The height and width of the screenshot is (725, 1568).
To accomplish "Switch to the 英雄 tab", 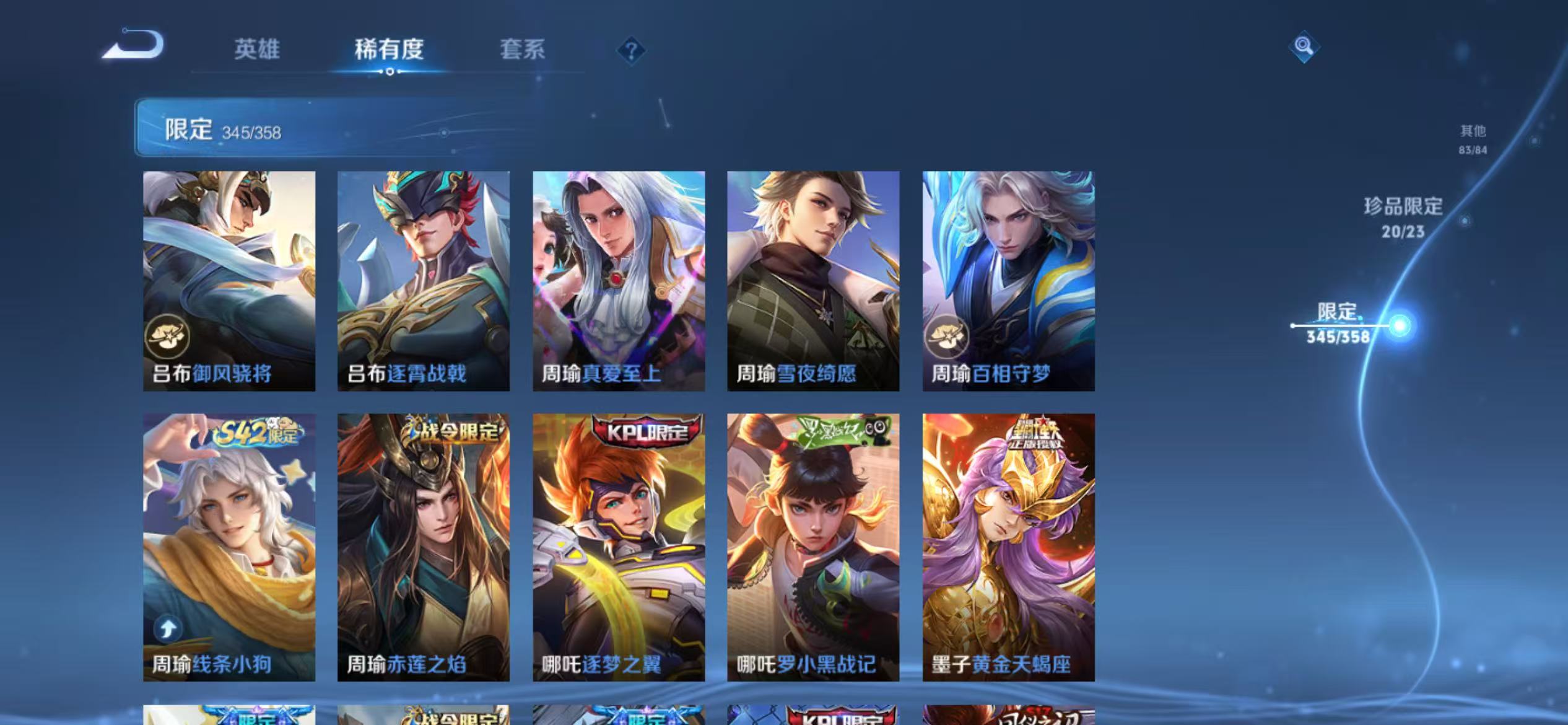I will [258, 51].
